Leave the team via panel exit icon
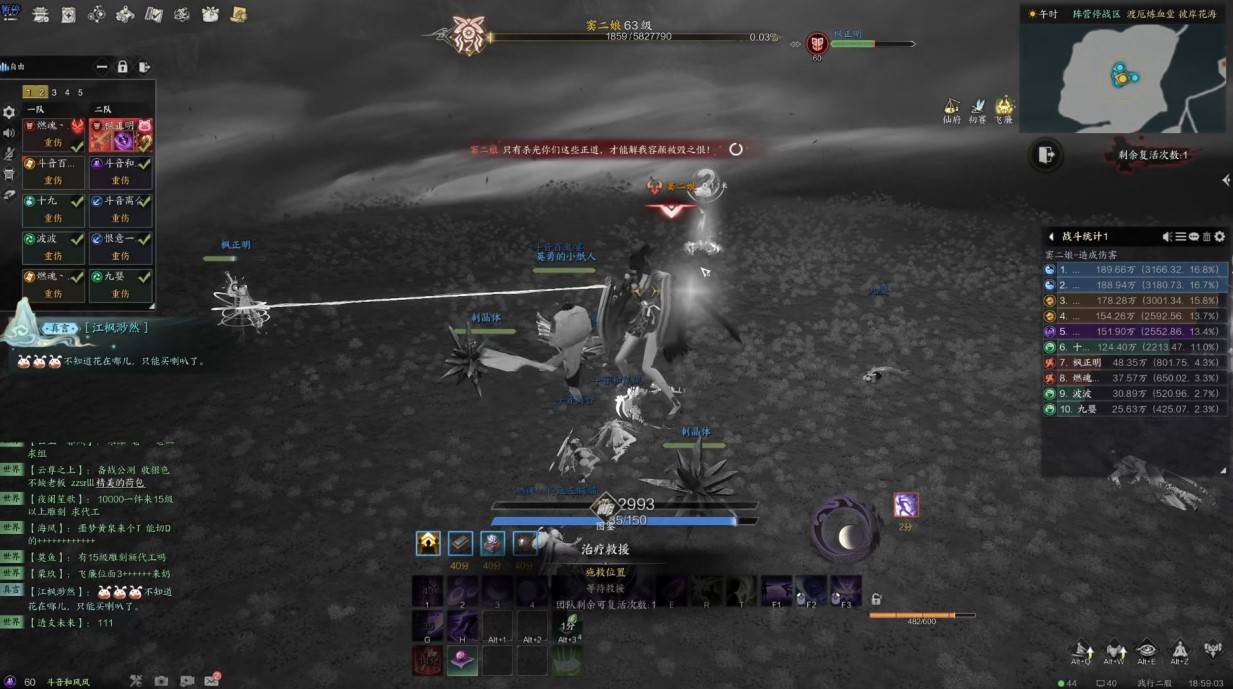Image resolution: width=1233 pixels, height=689 pixels. tap(145, 67)
